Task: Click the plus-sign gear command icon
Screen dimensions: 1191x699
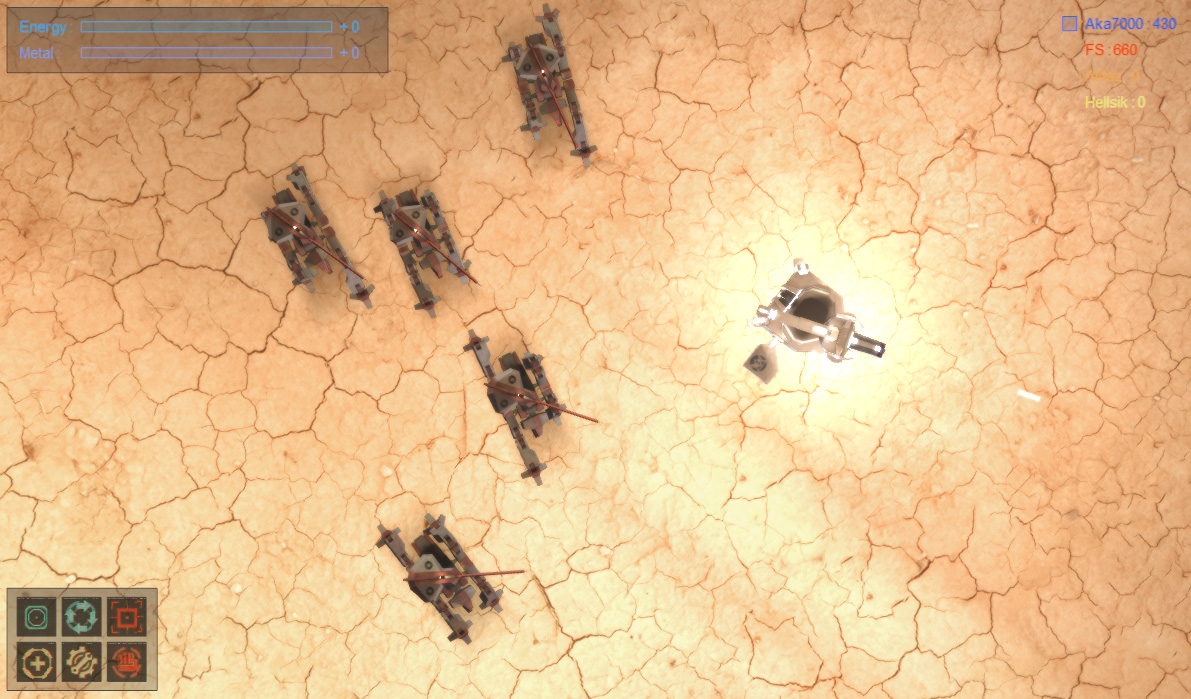Action: click(36, 660)
